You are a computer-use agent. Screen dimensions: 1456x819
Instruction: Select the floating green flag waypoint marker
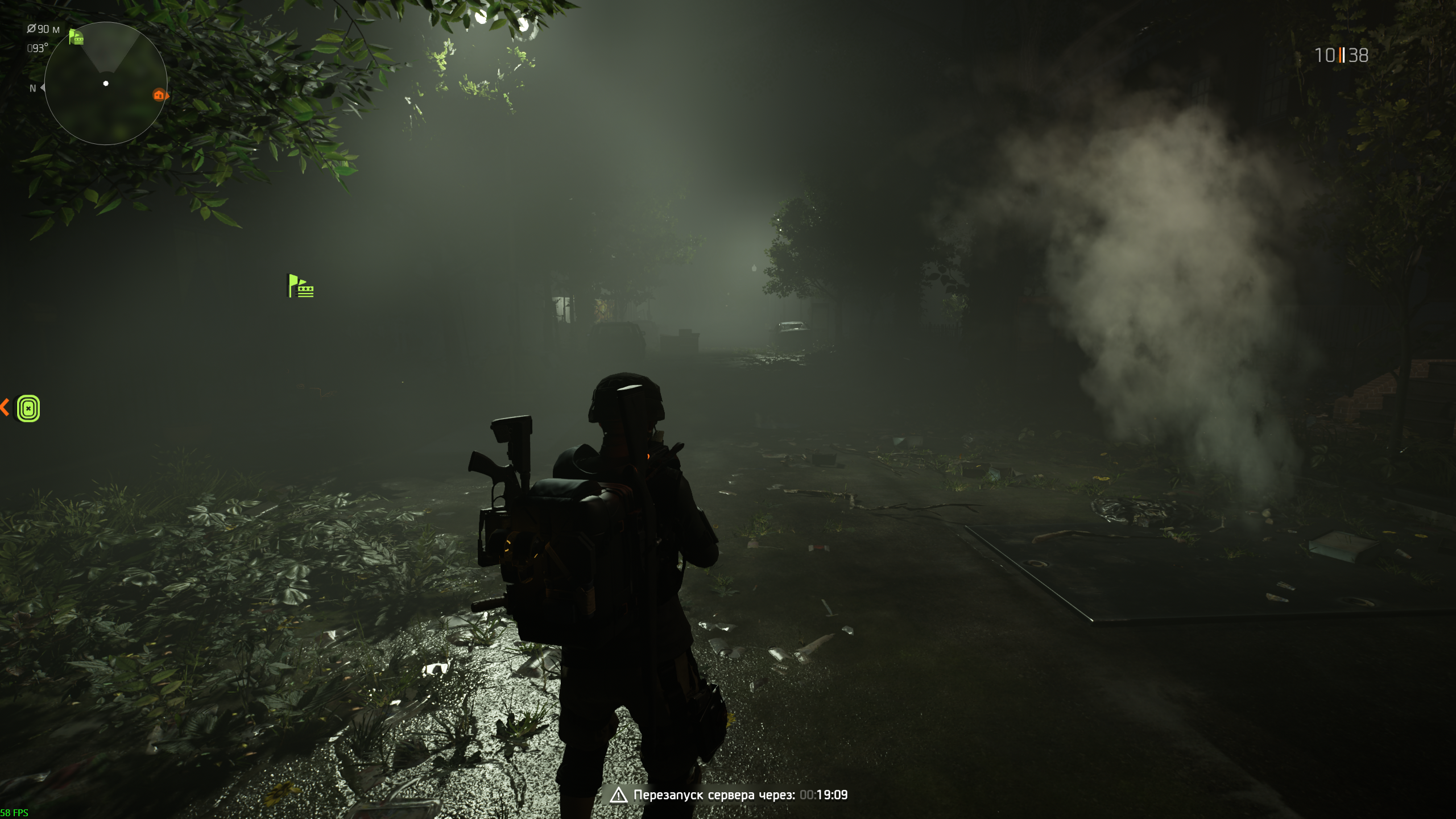tap(301, 286)
